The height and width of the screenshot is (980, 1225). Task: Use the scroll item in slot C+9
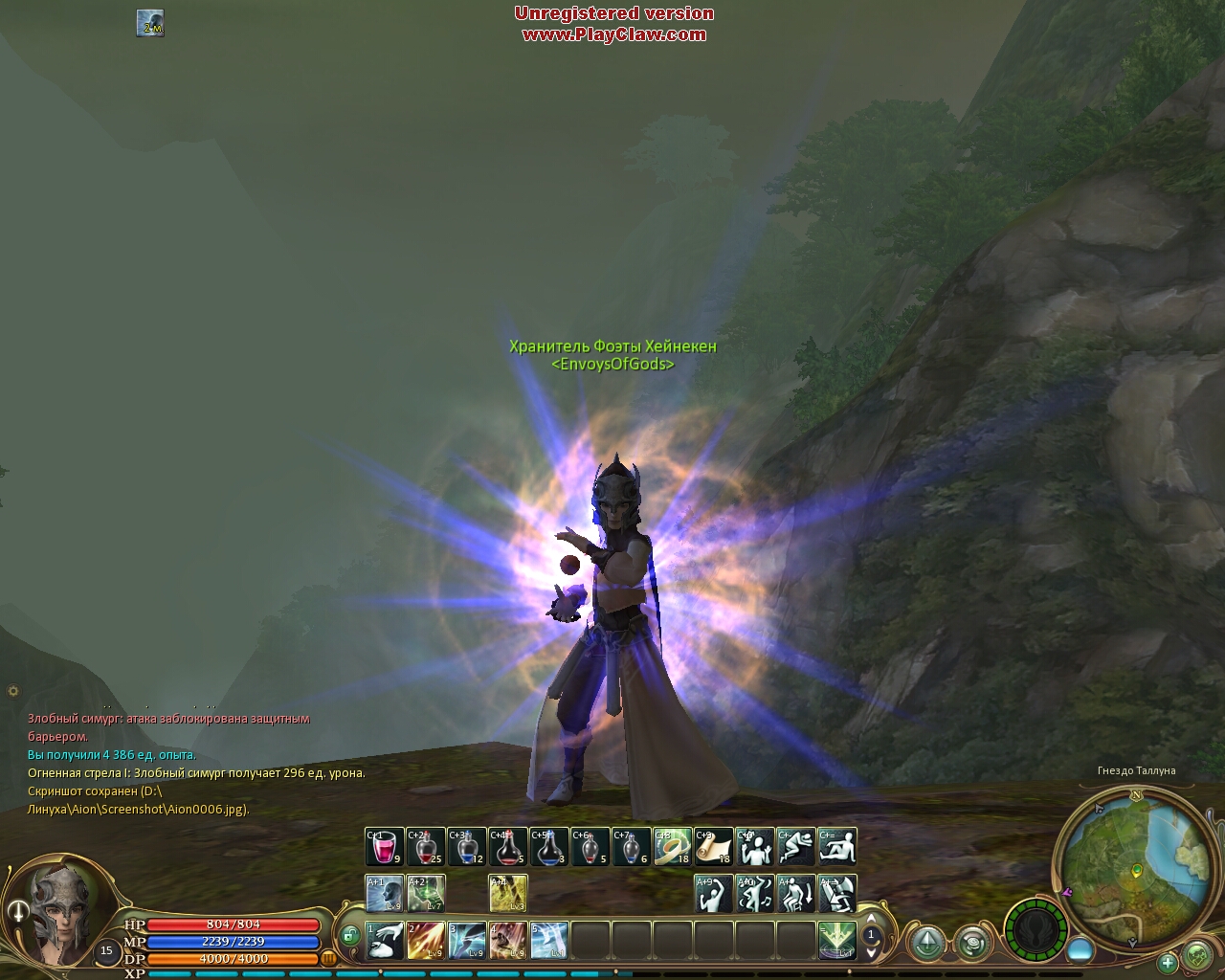pos(713,847)
